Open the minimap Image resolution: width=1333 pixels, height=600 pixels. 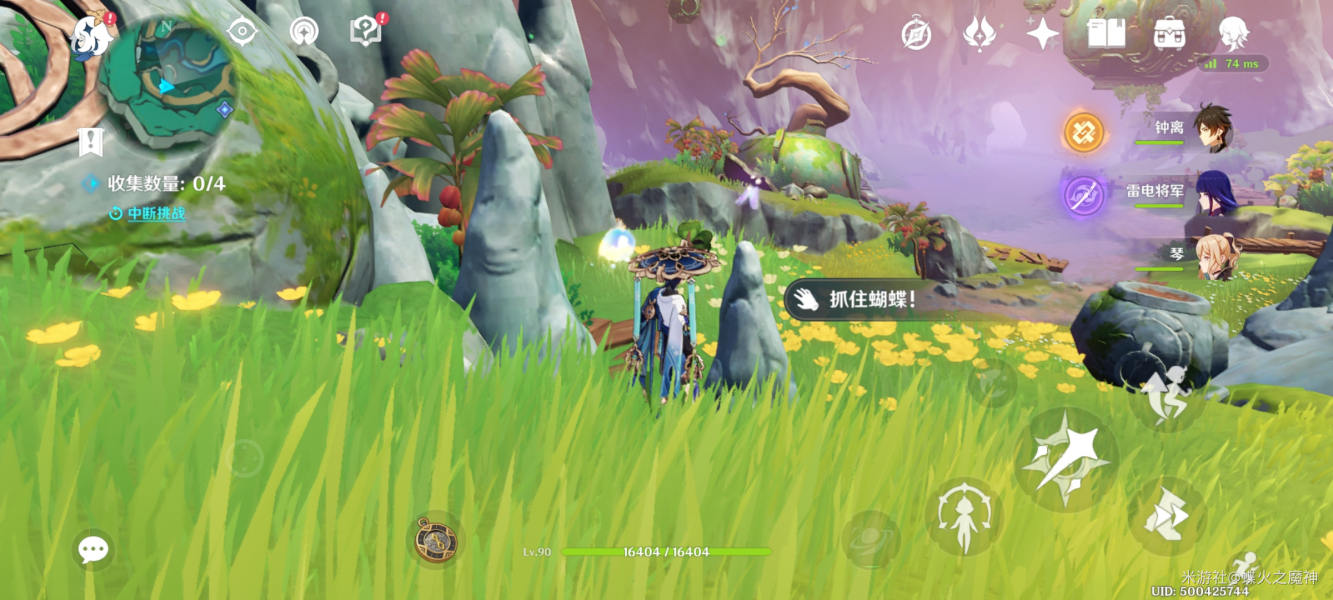click(167, 80)
